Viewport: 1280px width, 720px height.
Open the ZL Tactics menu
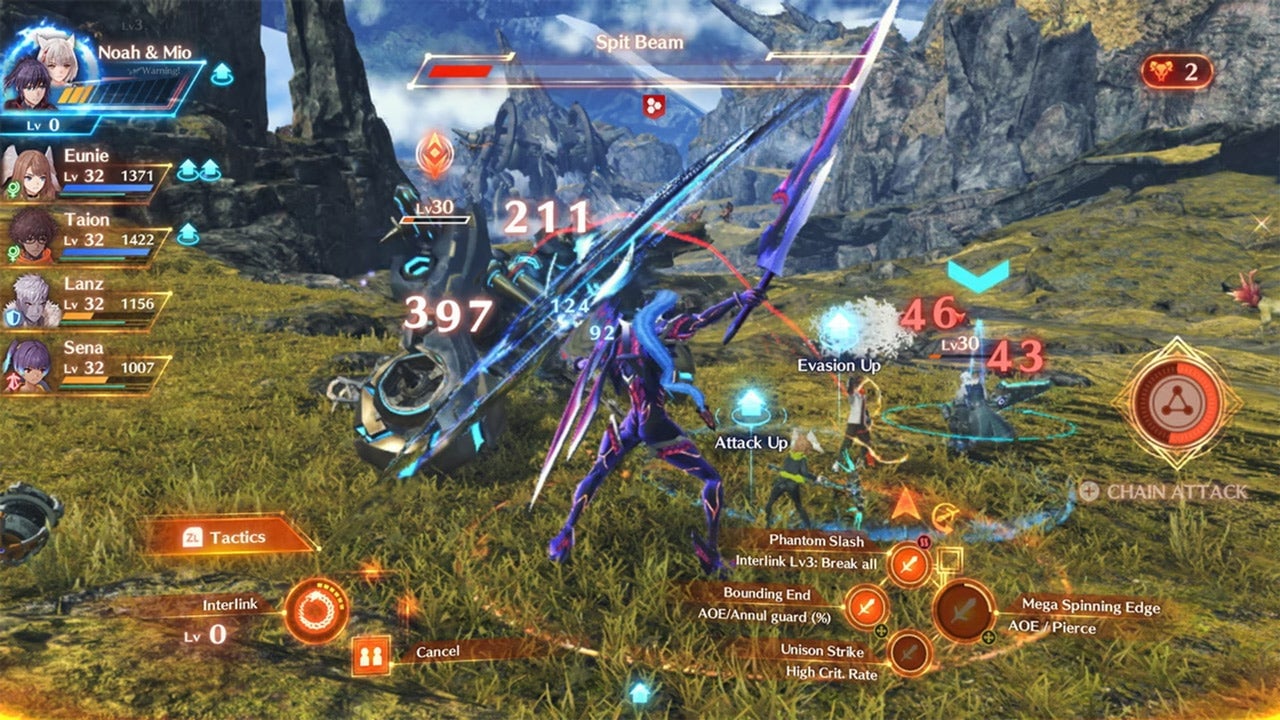coord(228,537)
